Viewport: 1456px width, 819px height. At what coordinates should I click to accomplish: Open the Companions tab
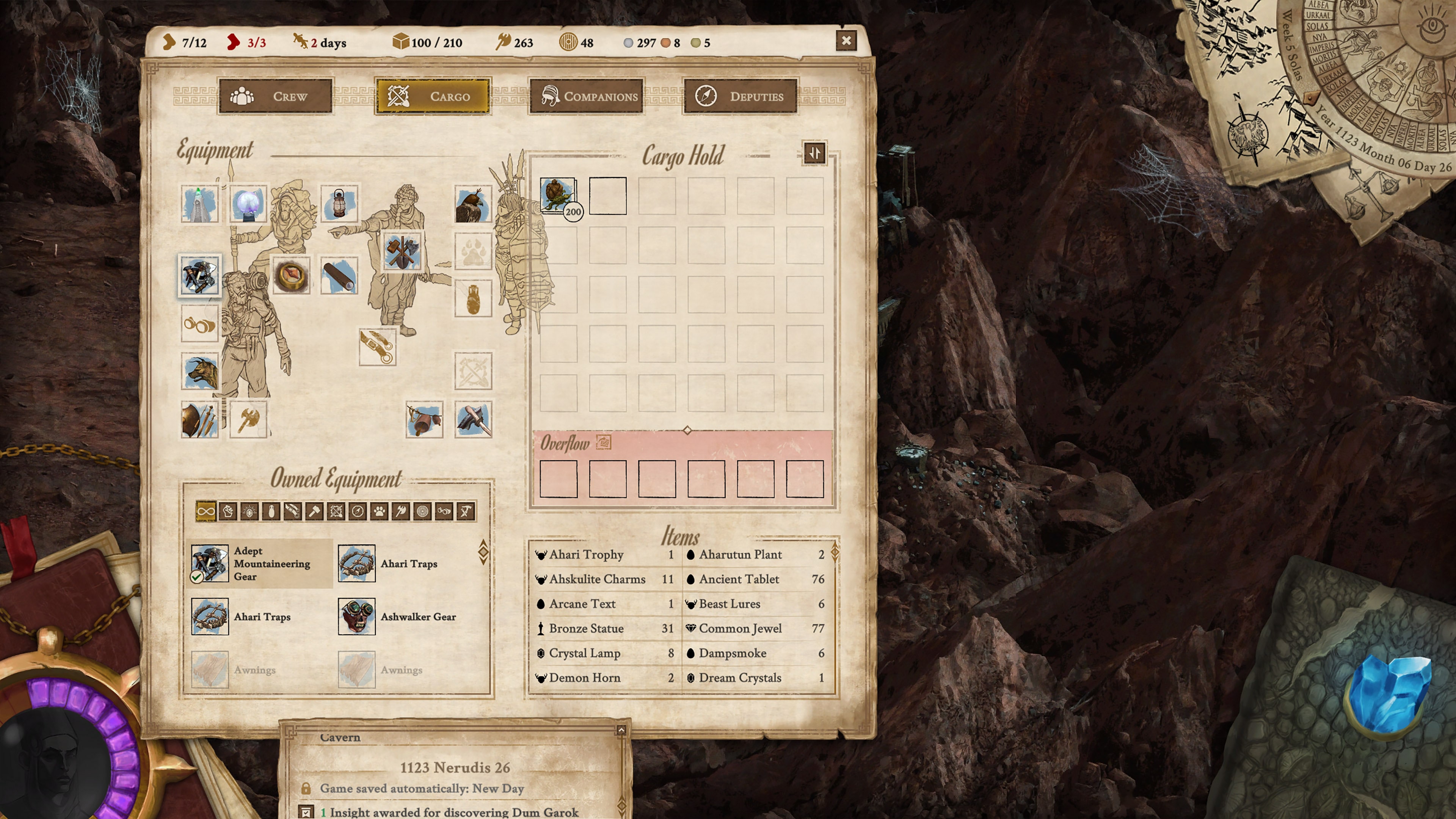tap(586, 97)
